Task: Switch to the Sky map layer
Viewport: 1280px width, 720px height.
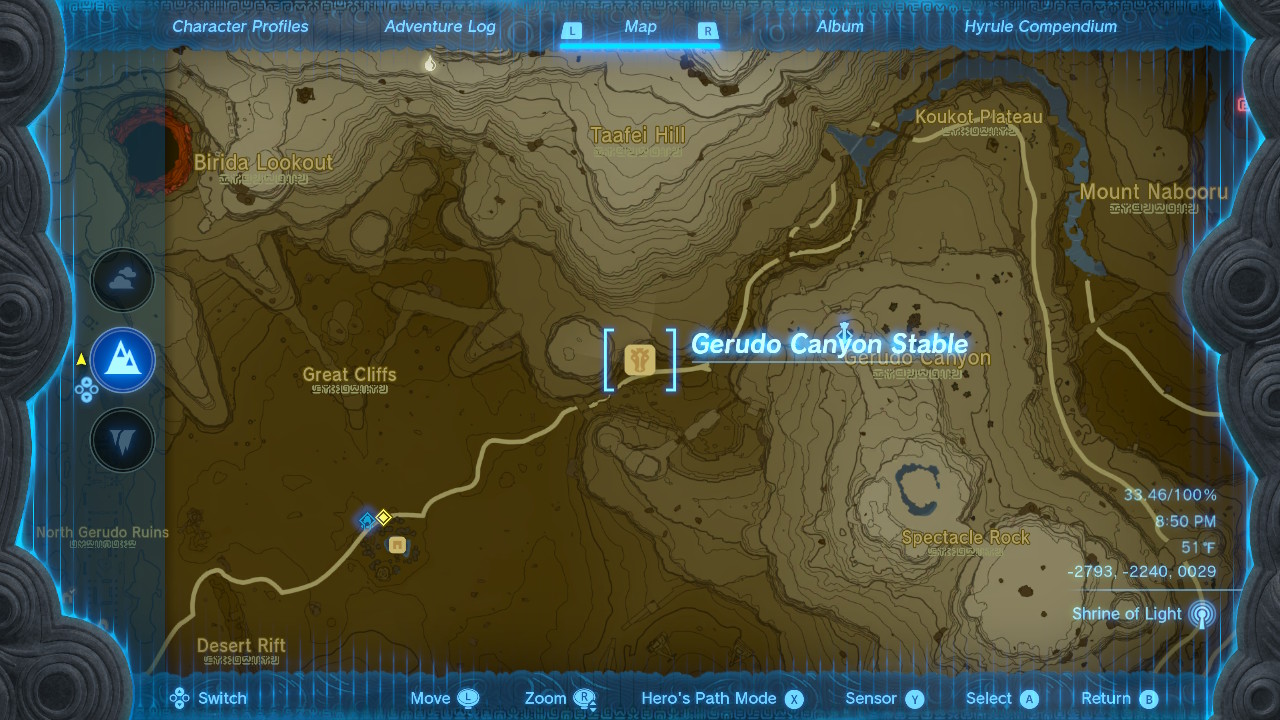Action: click(122, 280)
